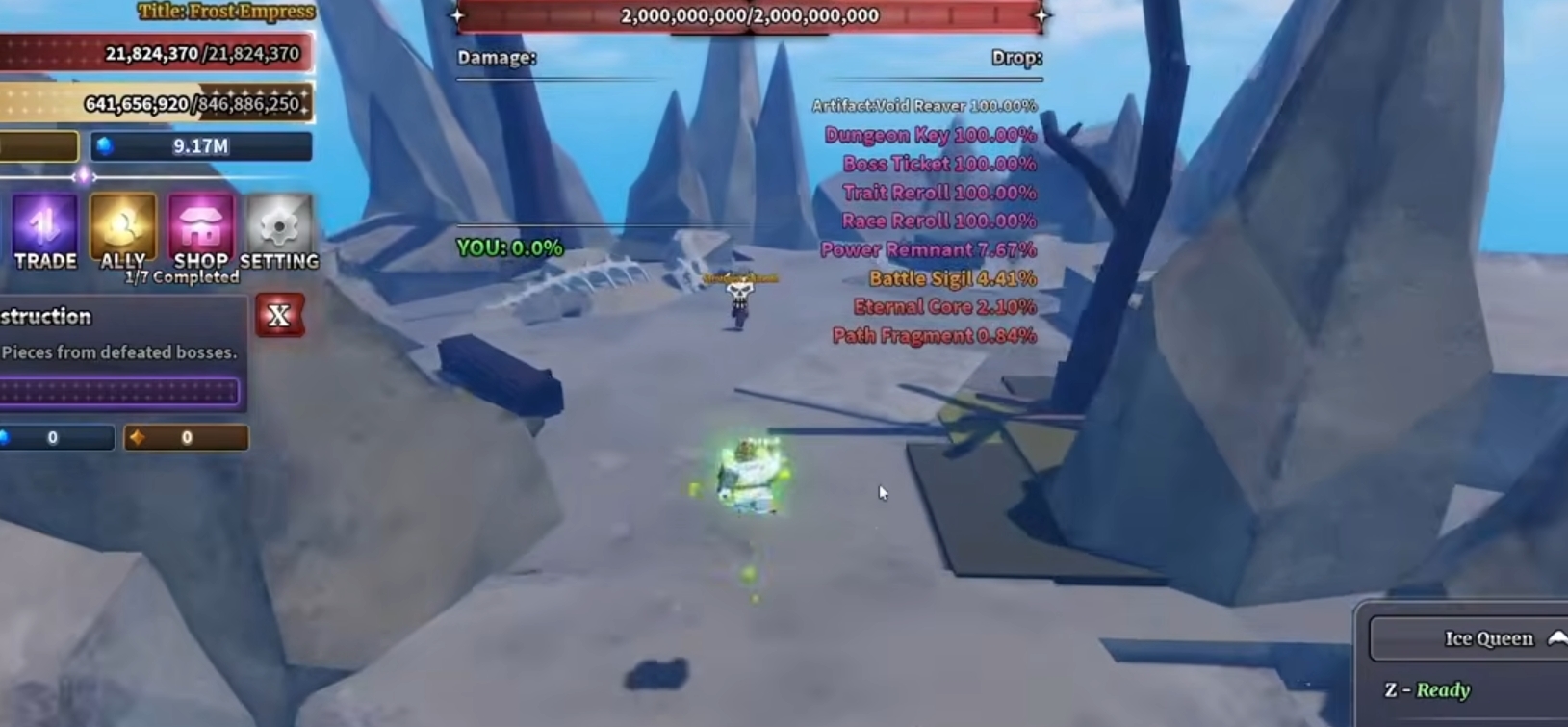Select the 1/7 Completed quest tracker
This screenshot has height=727, width=1568.
click(x=179, y=276)
